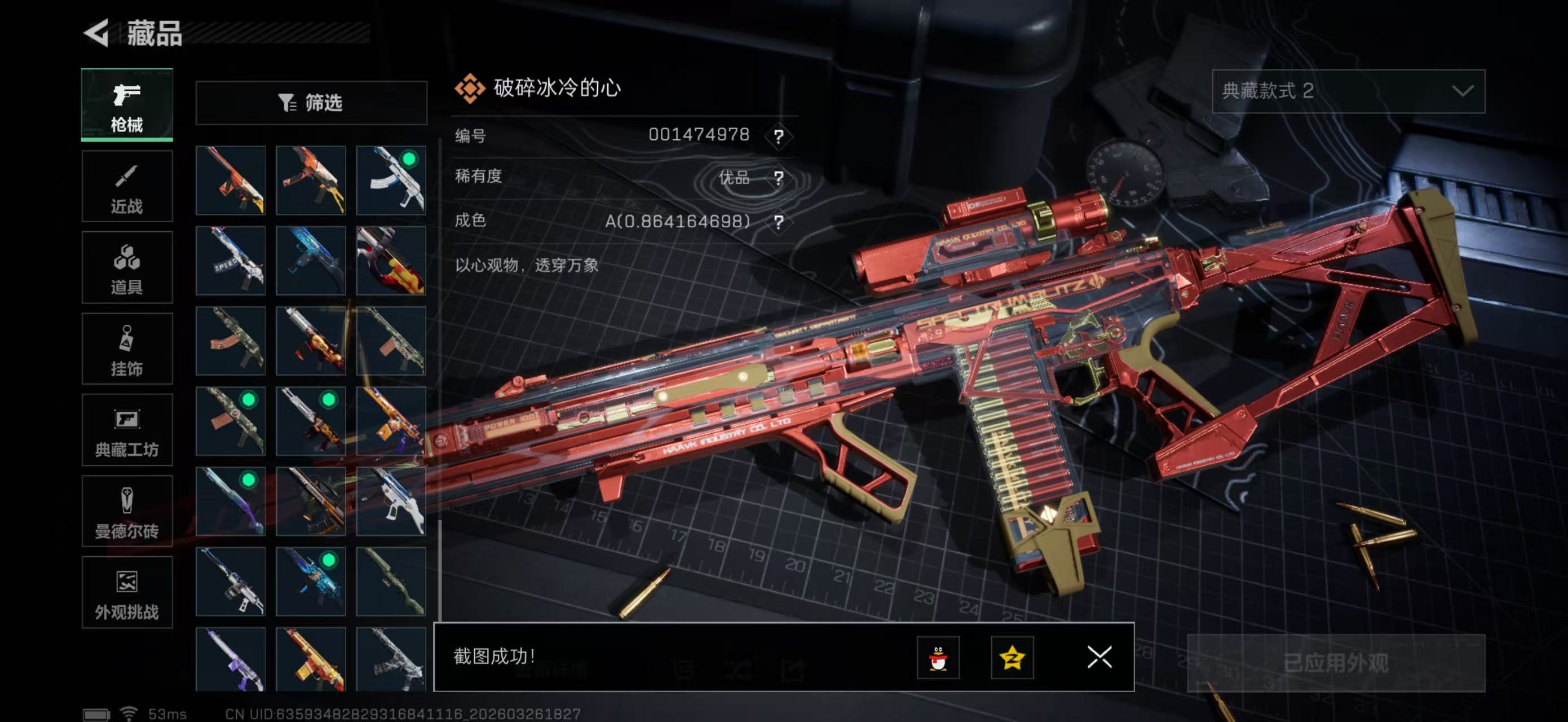The width and height of the screenshot is (1568, 722).
Task: Open the 典藏工坊 workshop tab
Action: (x=127, y=430)
